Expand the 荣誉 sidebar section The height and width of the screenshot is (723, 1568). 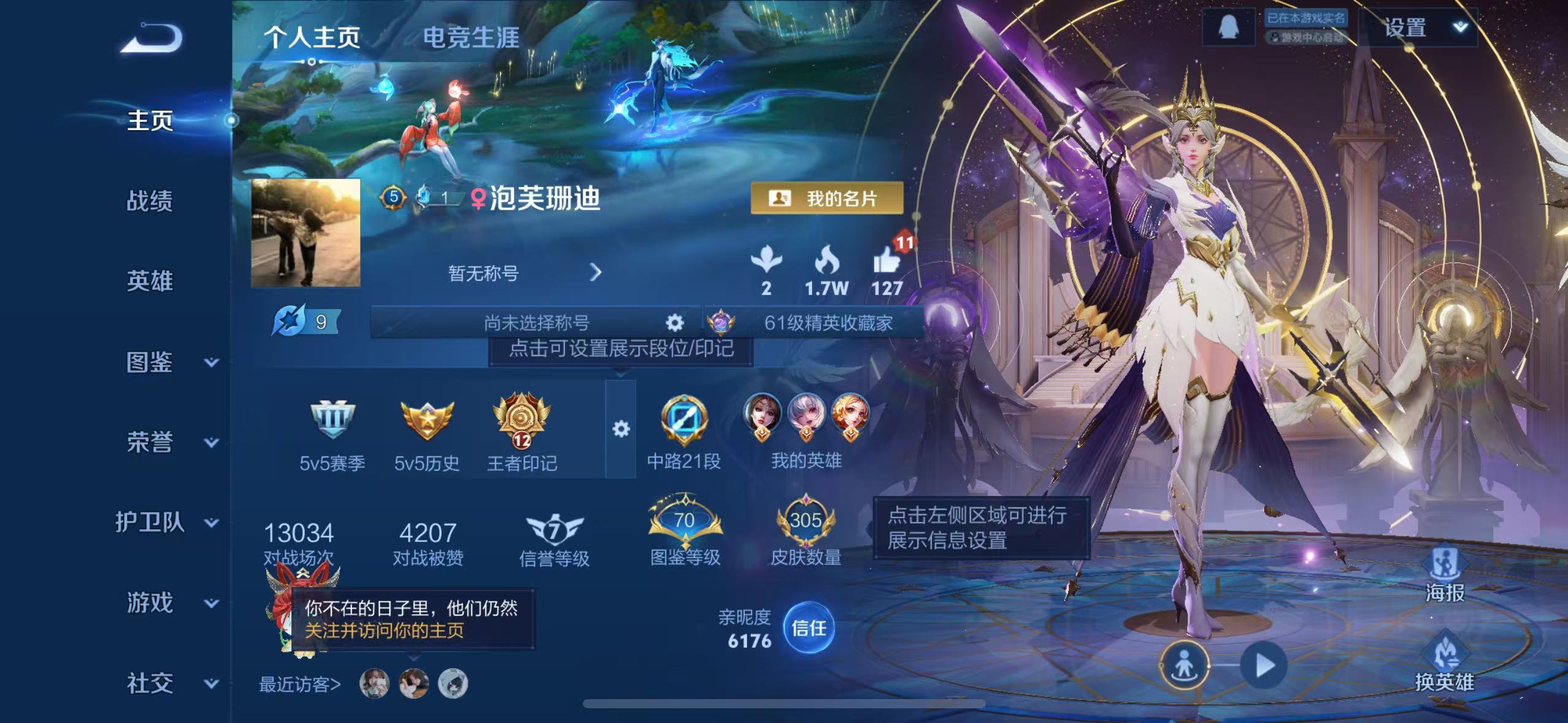pyautogui.click(x=151, y=443)
